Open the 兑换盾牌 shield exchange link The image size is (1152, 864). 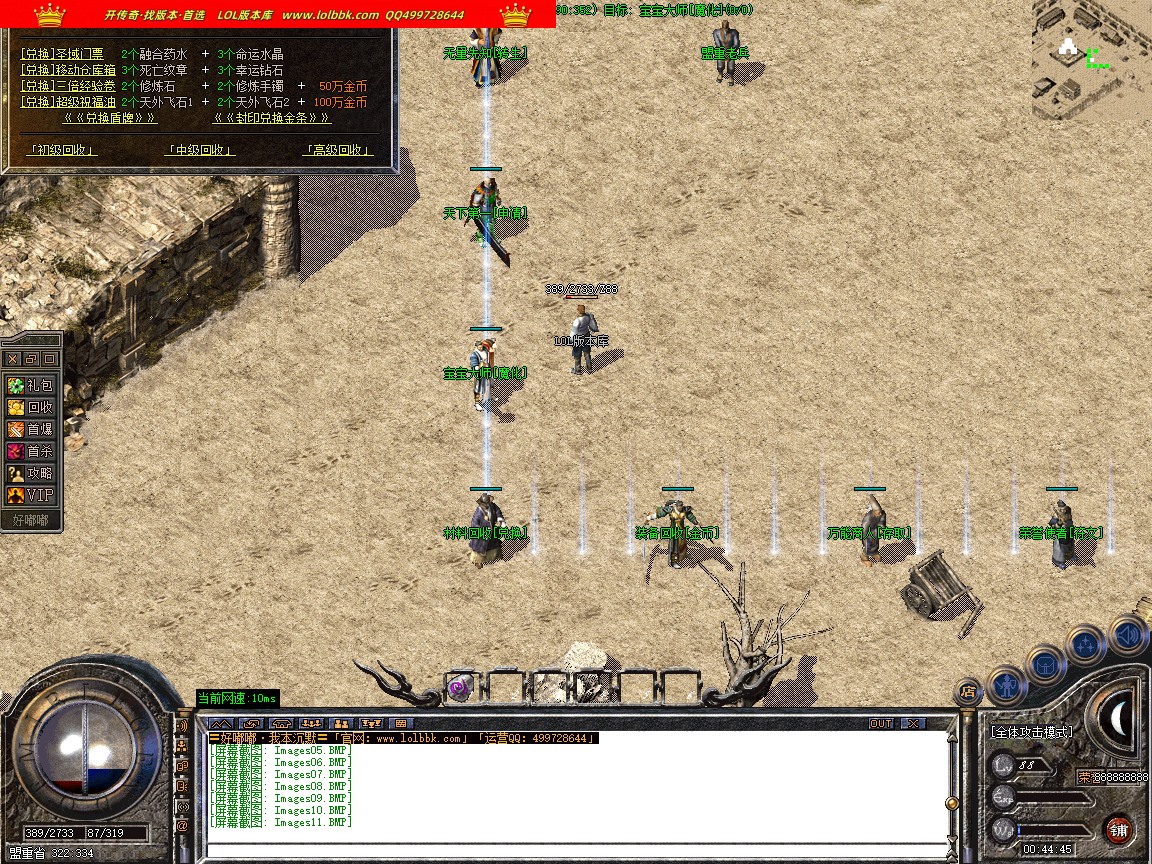click(110, 118)
